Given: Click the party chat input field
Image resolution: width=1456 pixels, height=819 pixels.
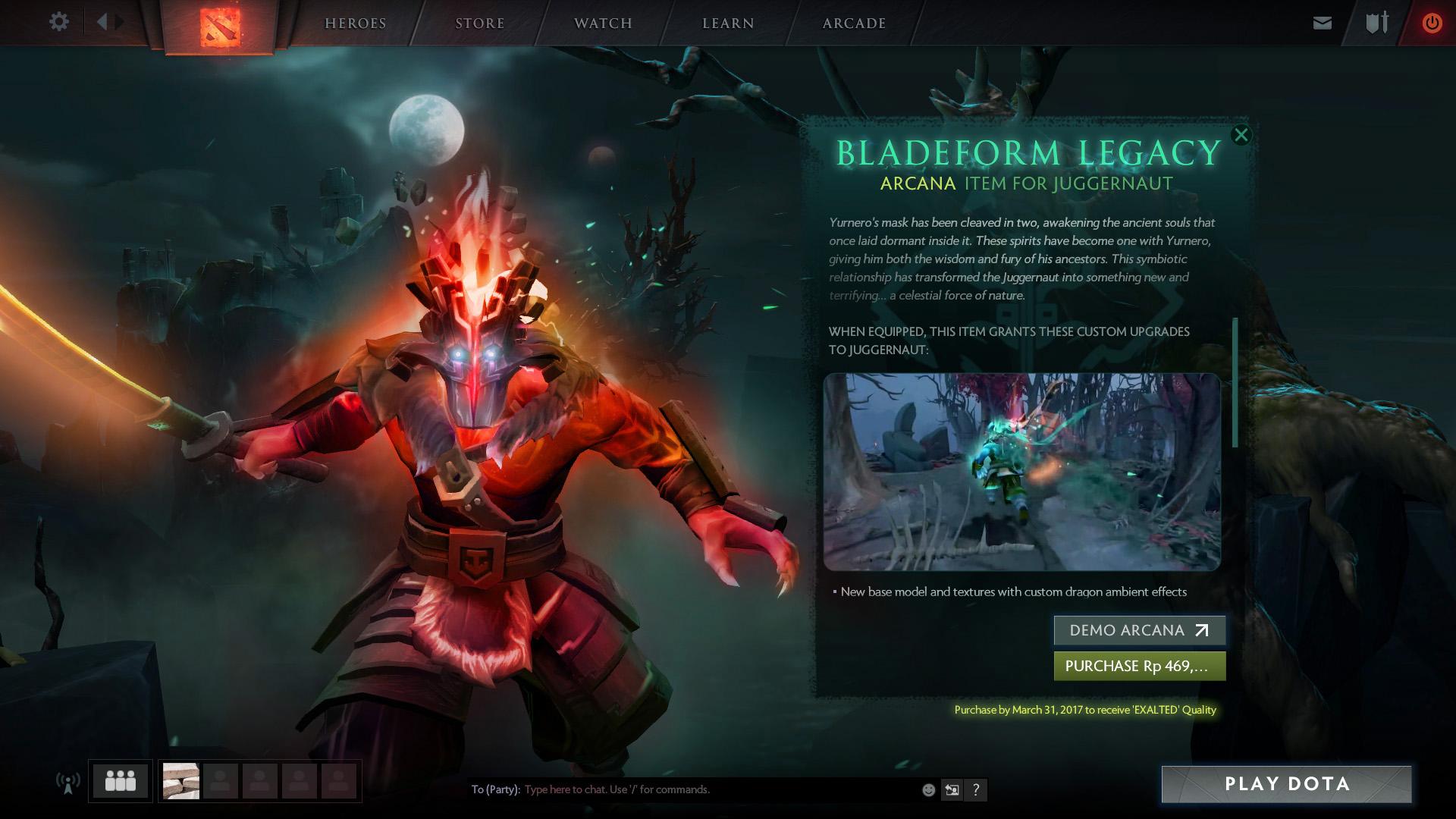Looking at the screenshot, I should coord(682,789).
